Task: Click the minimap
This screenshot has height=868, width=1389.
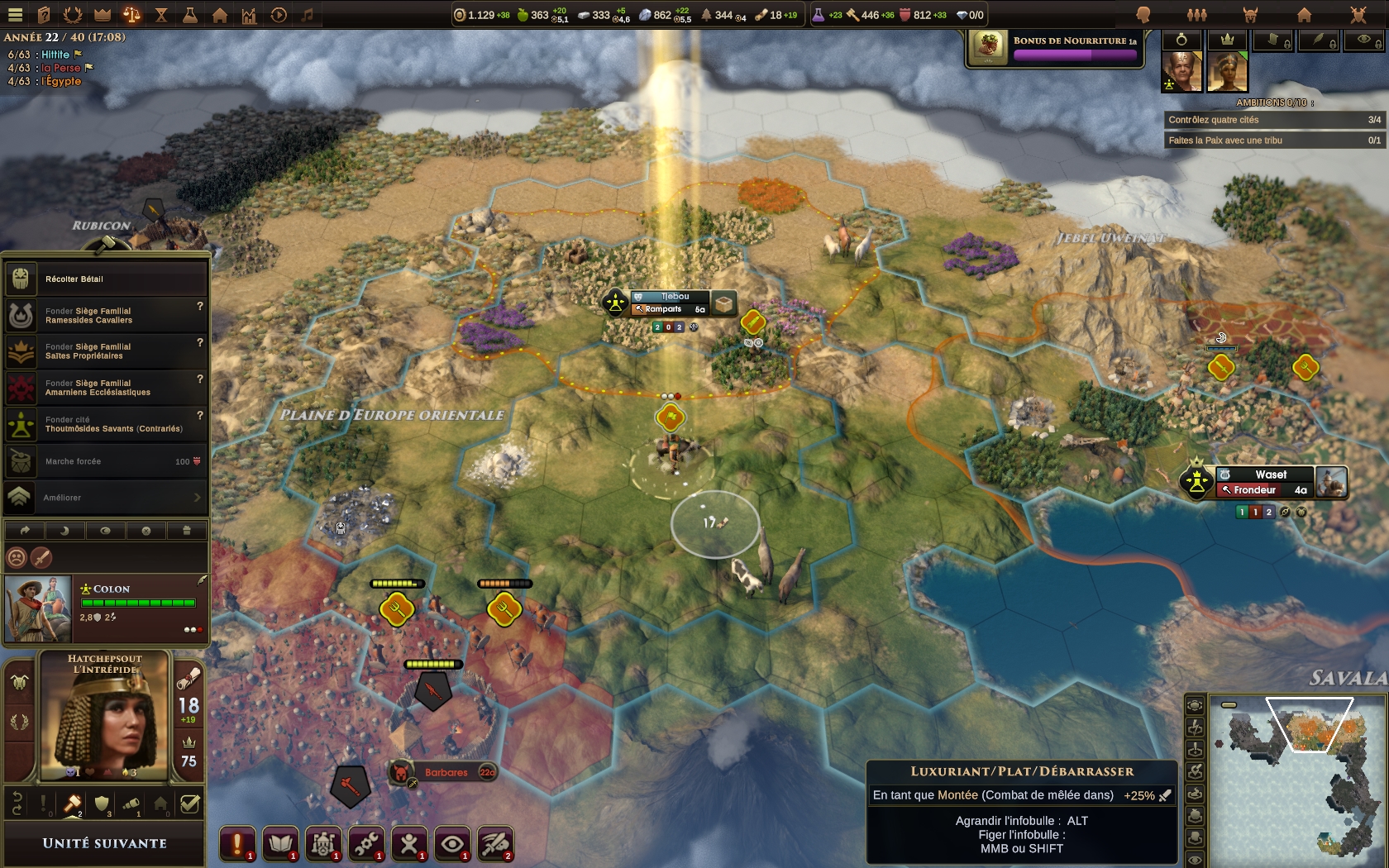Action: pyautogui.click(x=1296, y=777)
